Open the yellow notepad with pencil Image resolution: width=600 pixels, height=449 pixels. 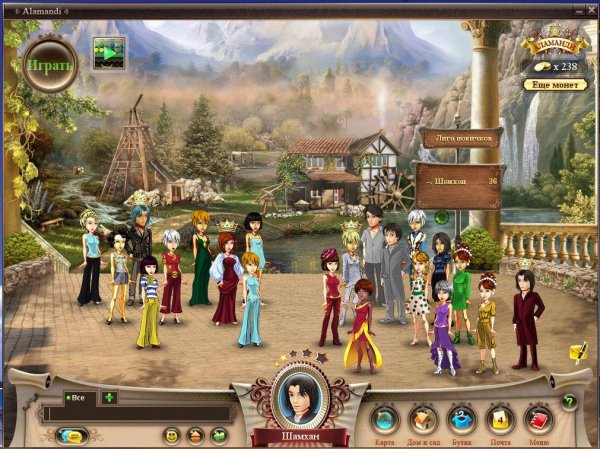(577, 351)
